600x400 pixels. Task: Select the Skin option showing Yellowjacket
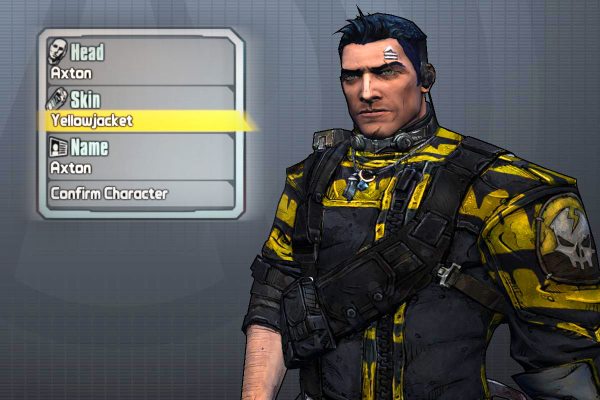tap(140, 110)
